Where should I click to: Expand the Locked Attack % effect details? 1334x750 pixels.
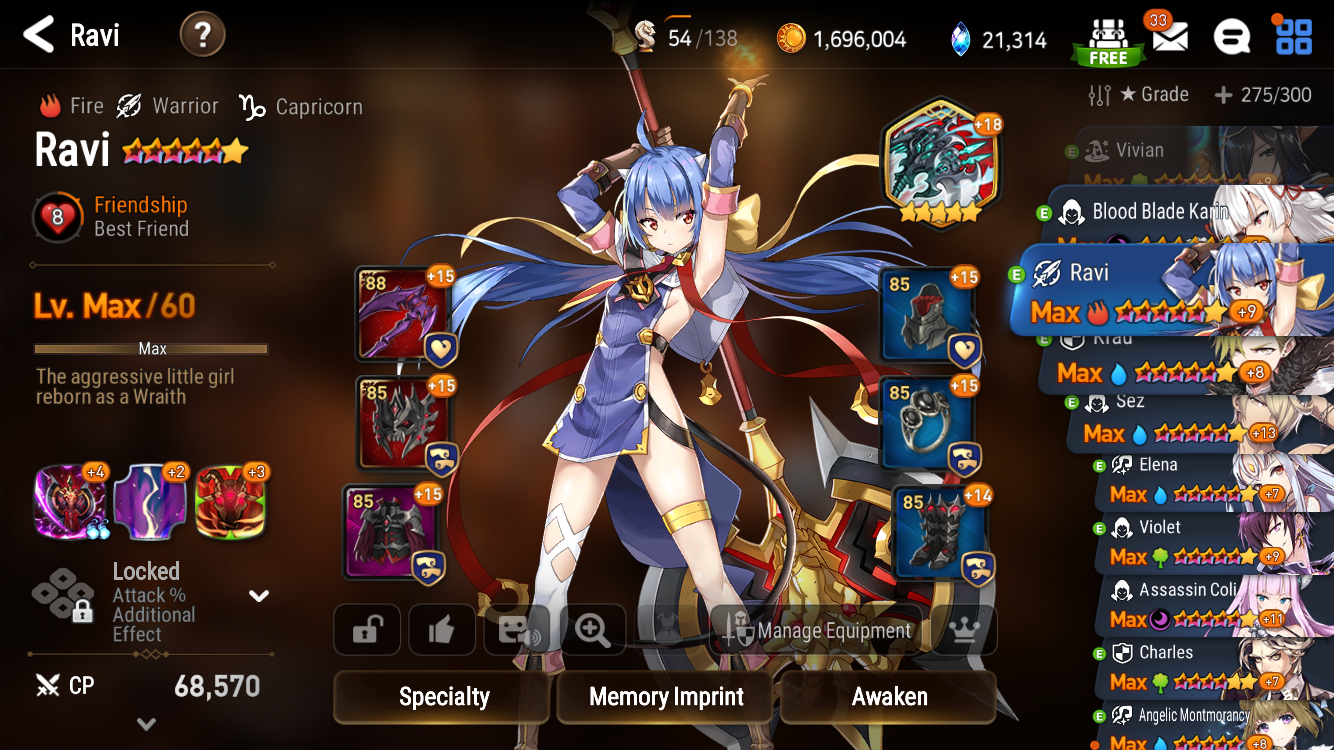point(258,594)
